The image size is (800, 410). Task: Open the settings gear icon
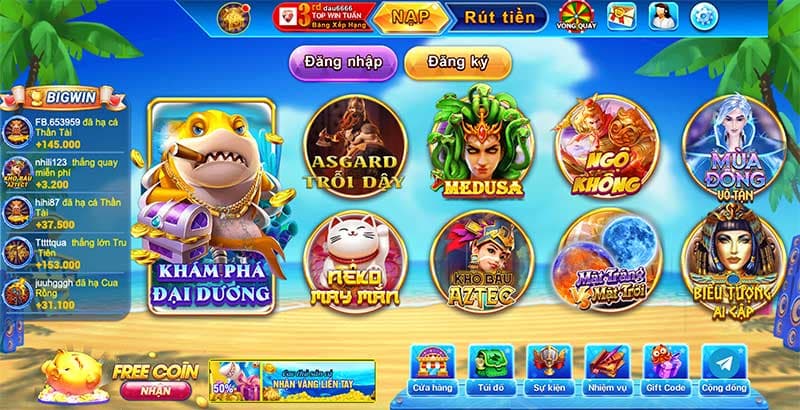tap(705, 16)
